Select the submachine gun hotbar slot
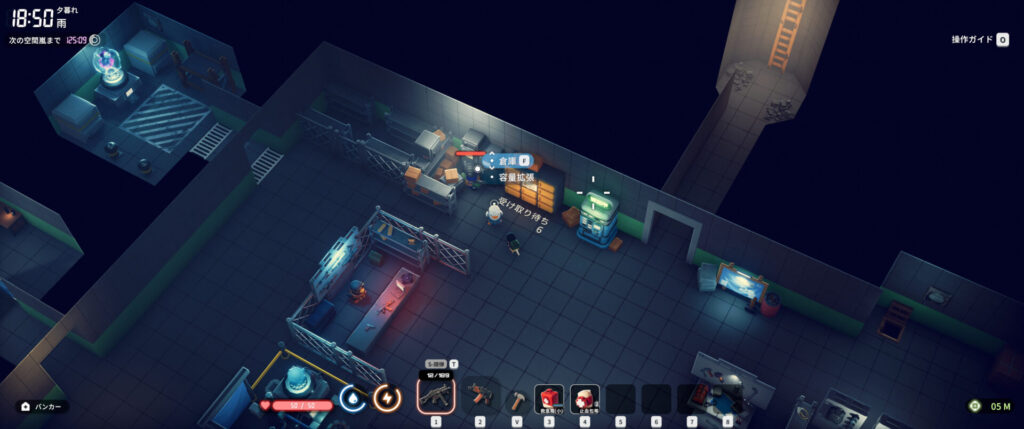This screenshot has width=1024, height=429. click(x=435, y=397)
